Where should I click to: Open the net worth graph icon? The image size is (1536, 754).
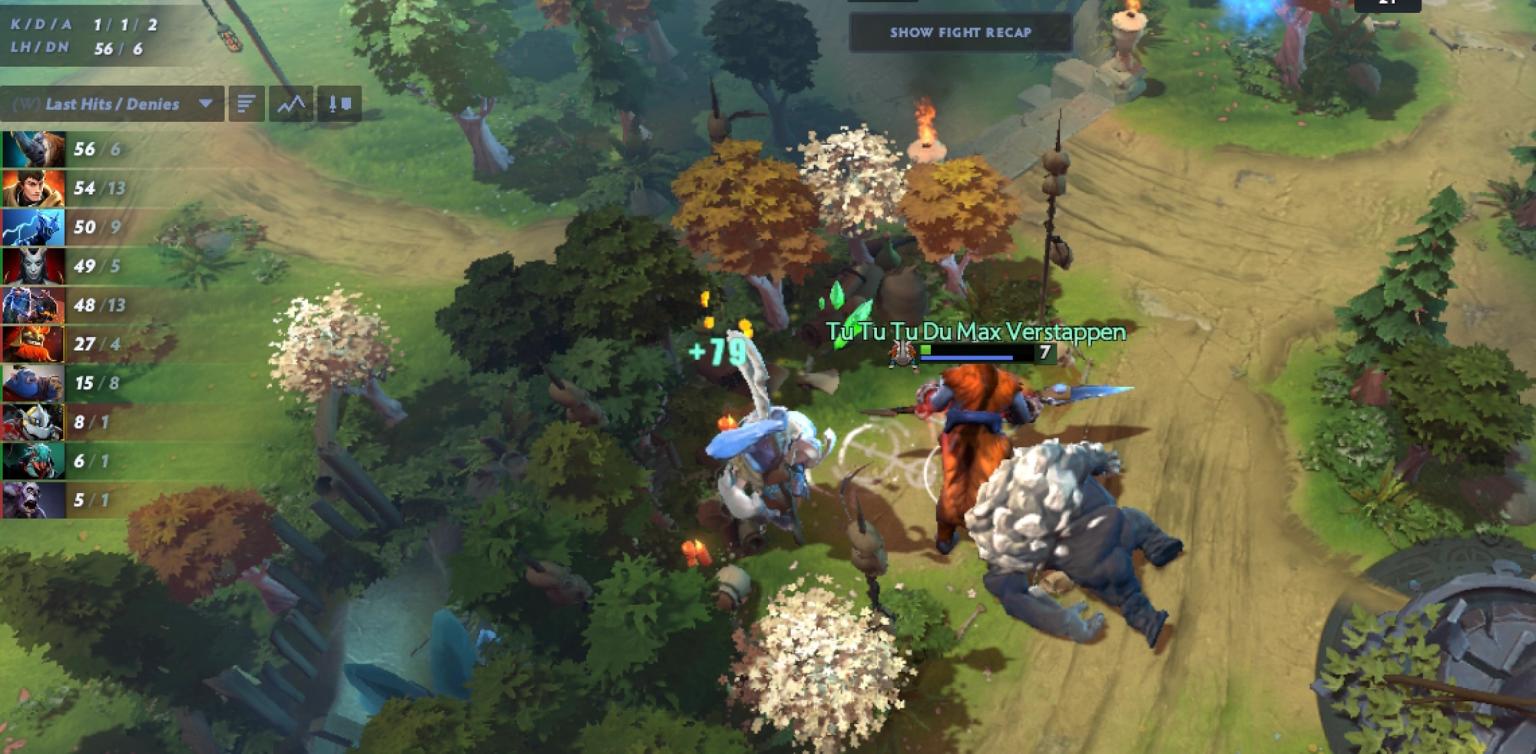(x=293, y=103)
